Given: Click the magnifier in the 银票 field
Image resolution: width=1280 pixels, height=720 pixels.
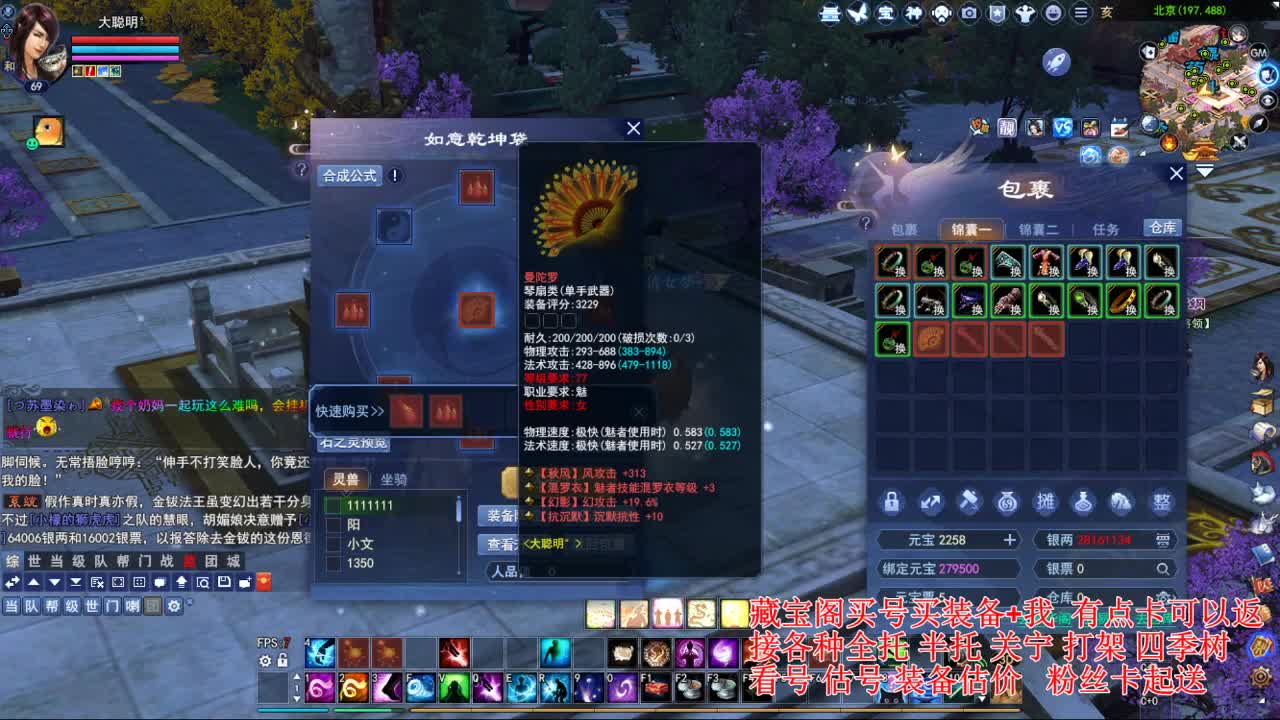Looking at the screenshot, I should (1163, 568).
